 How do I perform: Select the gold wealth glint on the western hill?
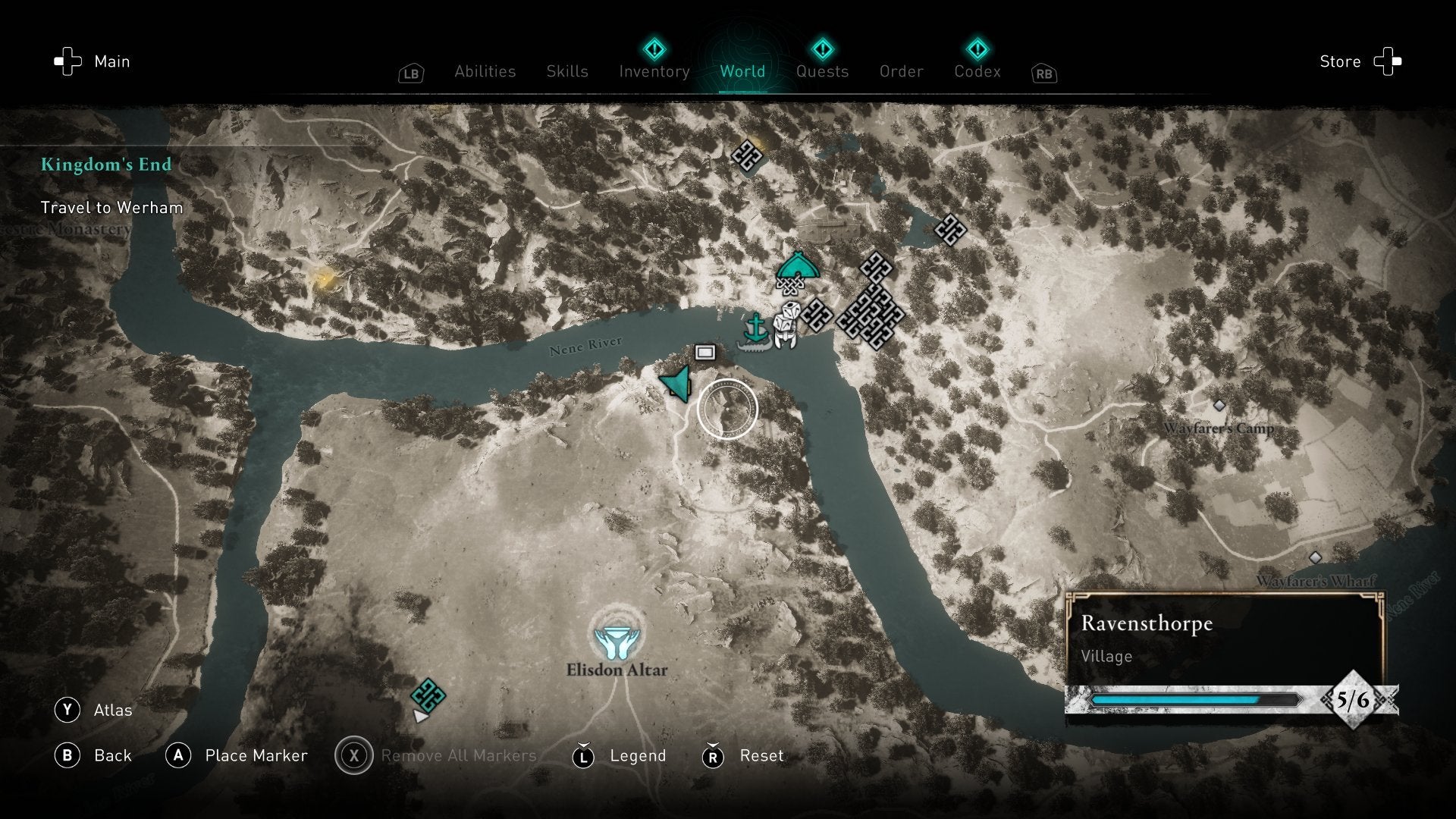pos(325,279)
